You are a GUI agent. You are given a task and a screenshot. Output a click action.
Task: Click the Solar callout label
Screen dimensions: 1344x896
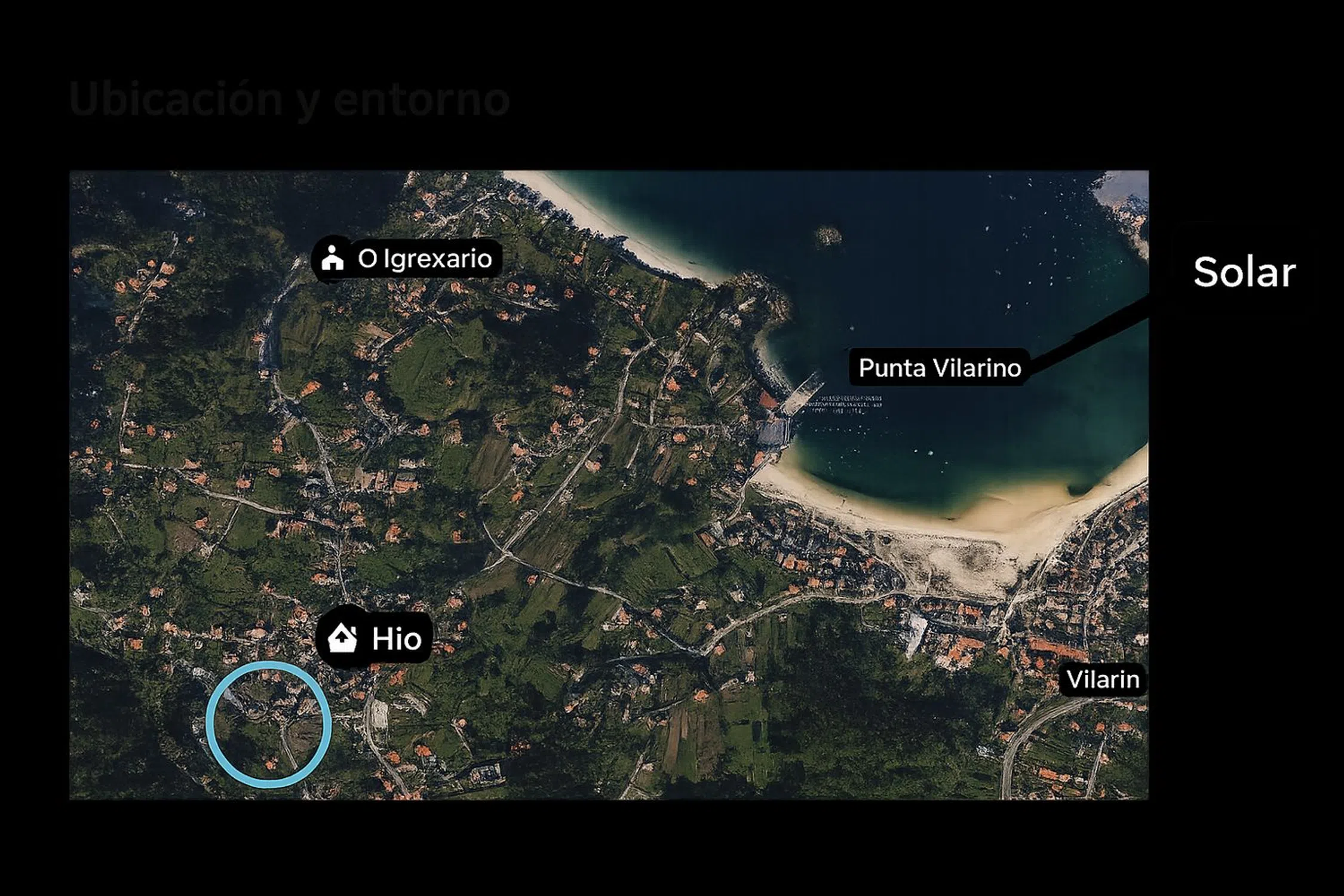tap(1244, 272)
